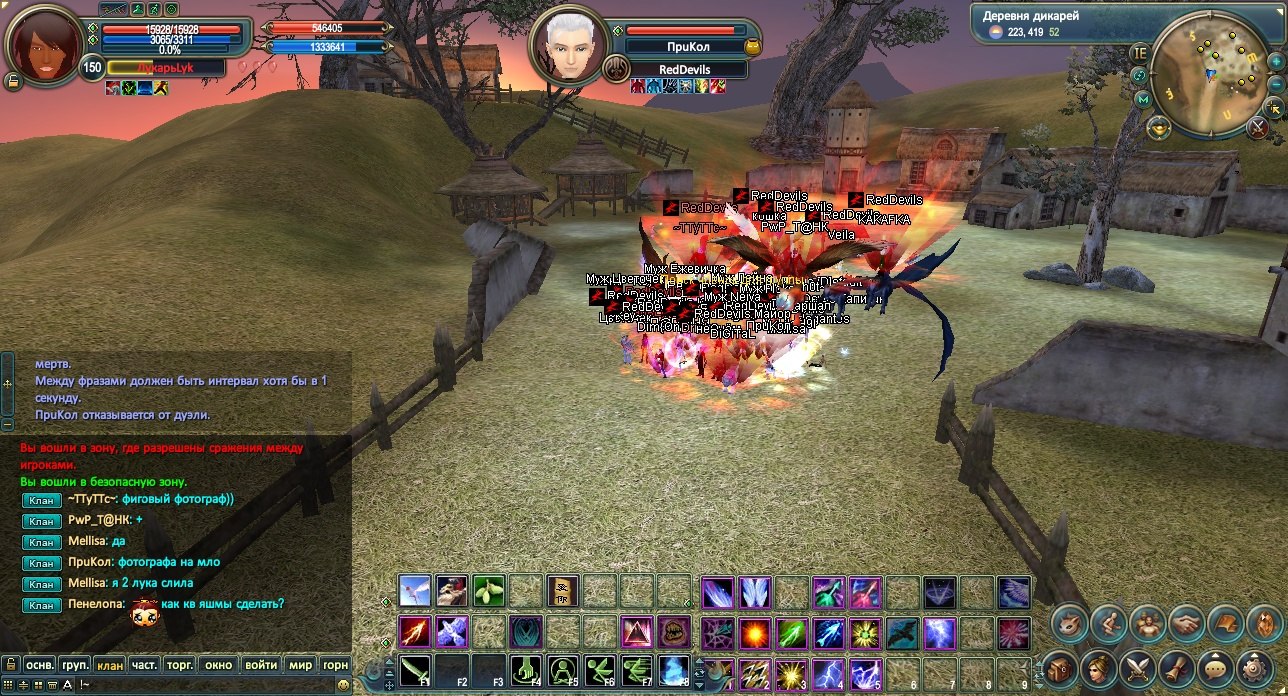Click the chat text input field
This screenshot has height=696, width=1288.
pos(200,685)
